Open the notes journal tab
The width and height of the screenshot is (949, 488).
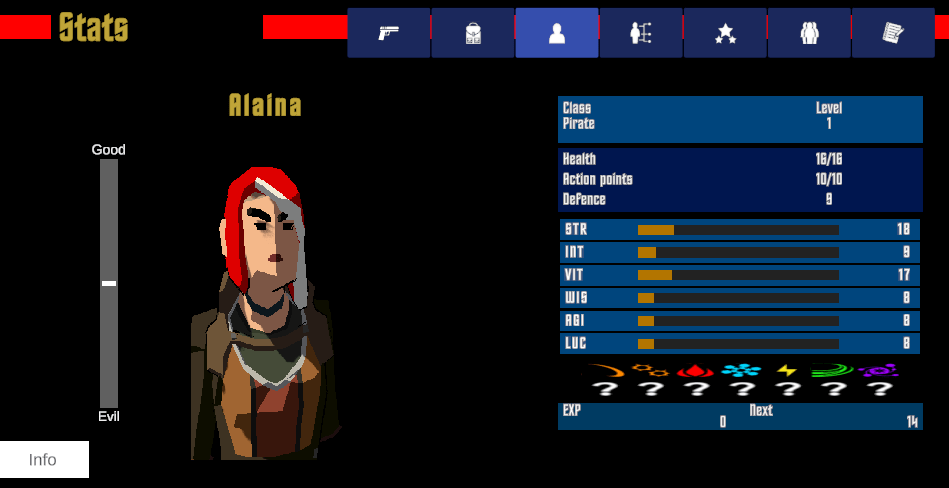(893, 33)
